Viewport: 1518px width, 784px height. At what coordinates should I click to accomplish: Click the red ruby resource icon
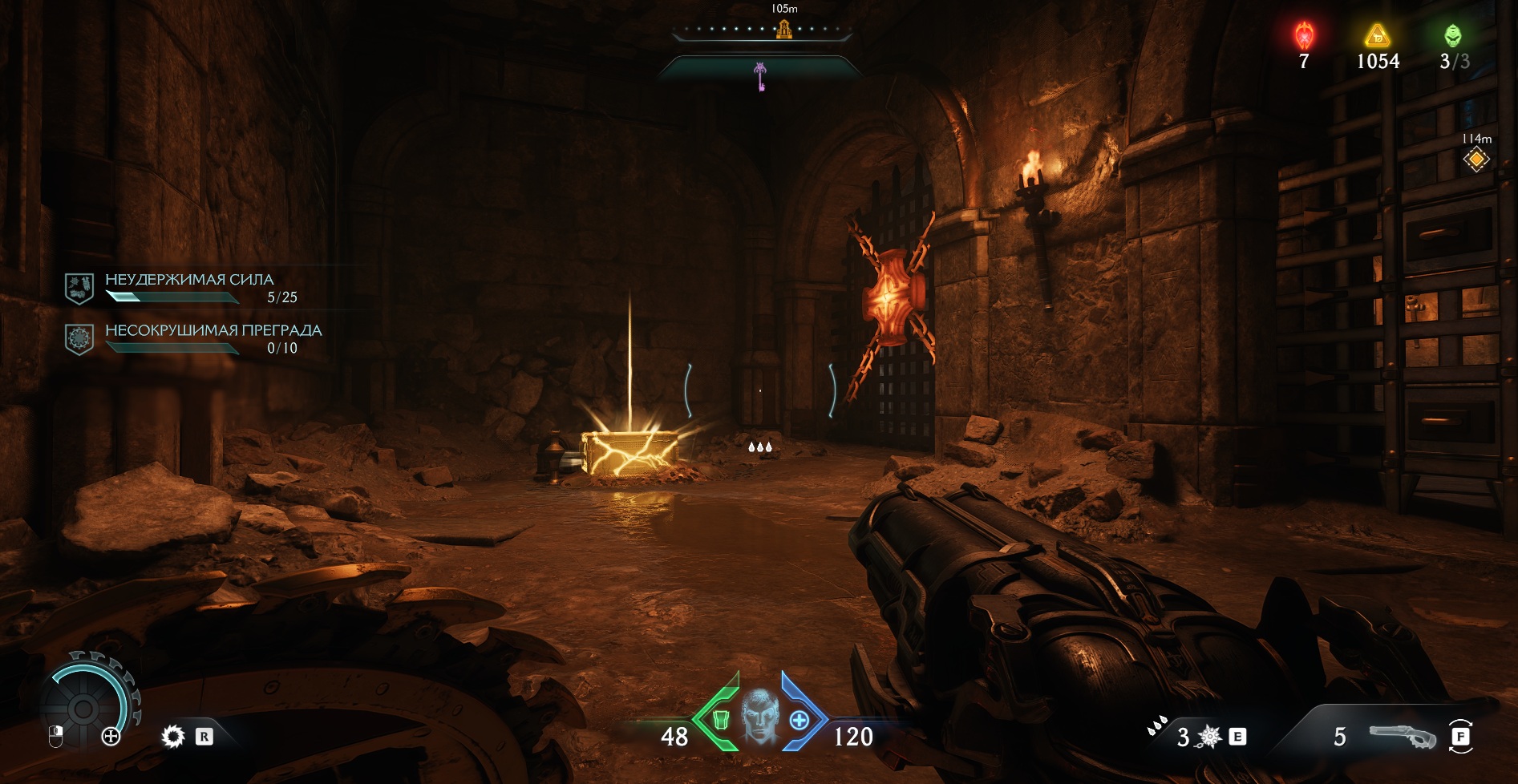pos(1304,36)
